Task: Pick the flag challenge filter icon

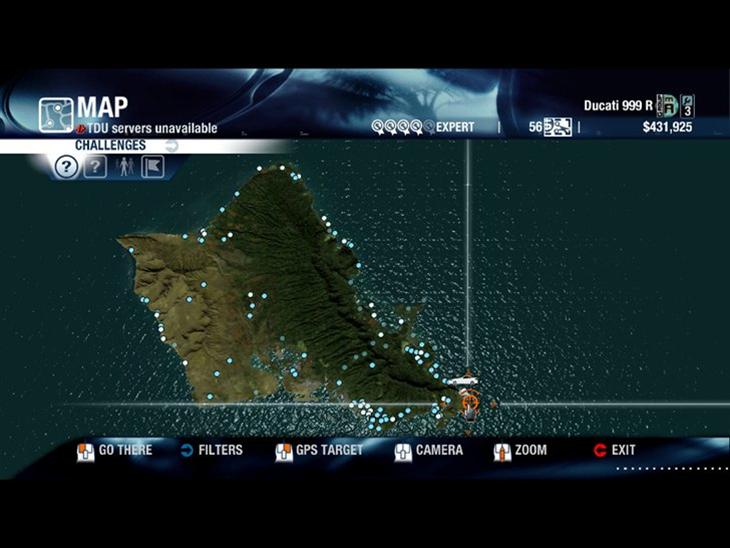Action: pos(153,167)
